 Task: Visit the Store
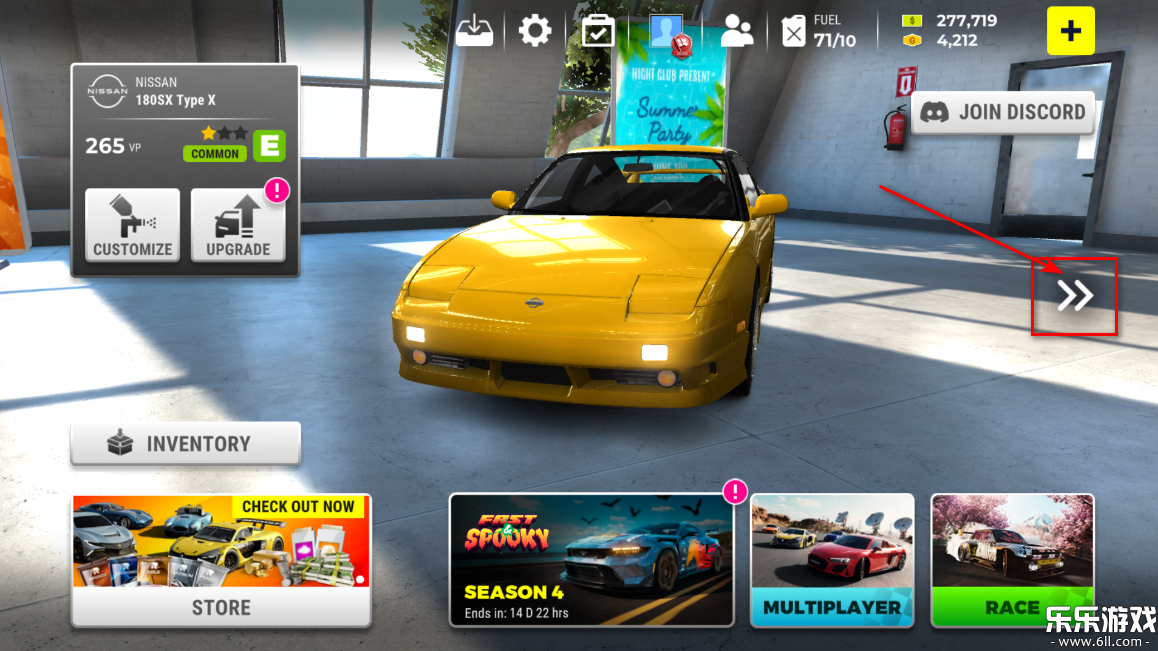(x=221, y=560)
